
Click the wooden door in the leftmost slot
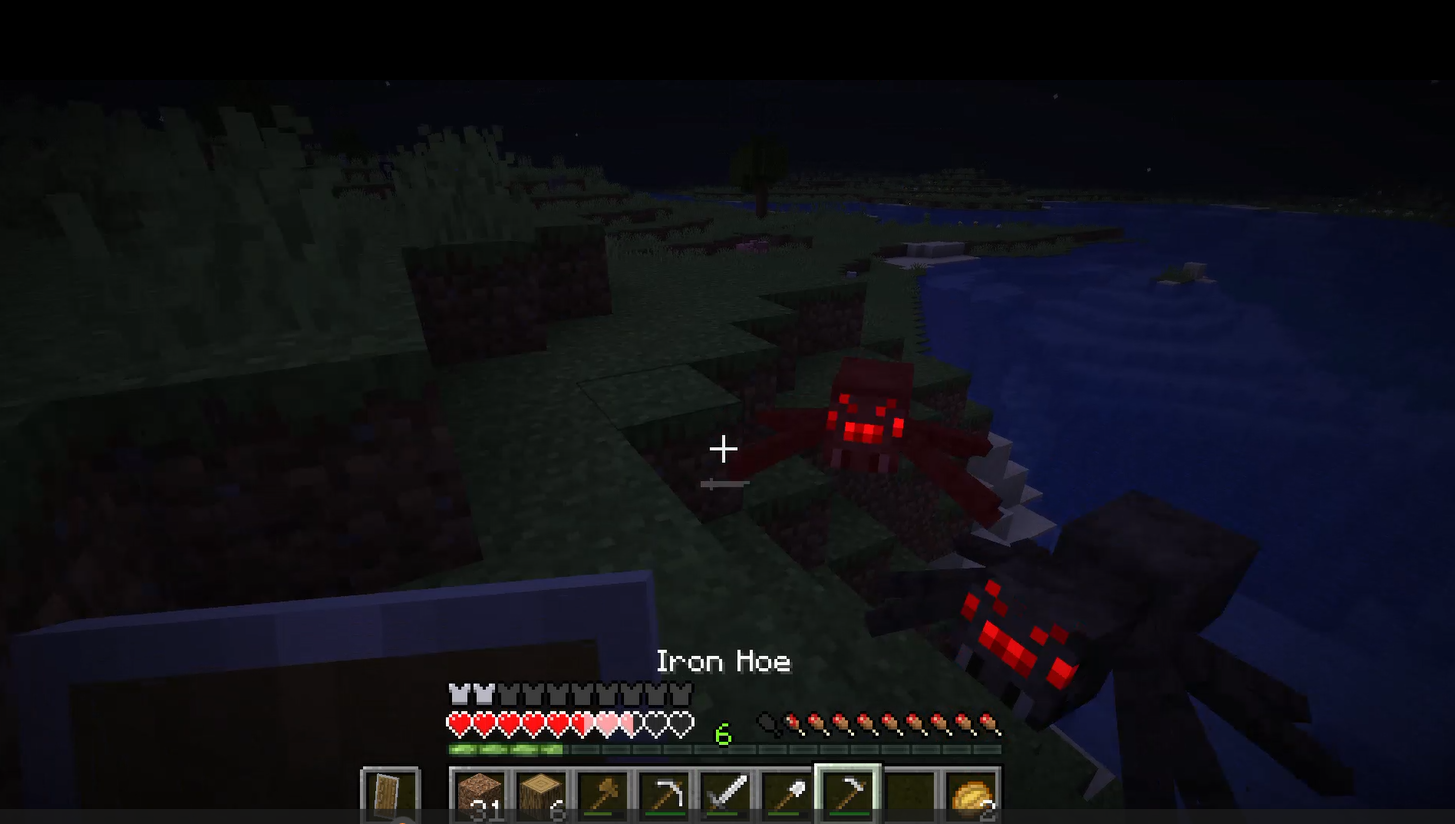coord(390,795)
